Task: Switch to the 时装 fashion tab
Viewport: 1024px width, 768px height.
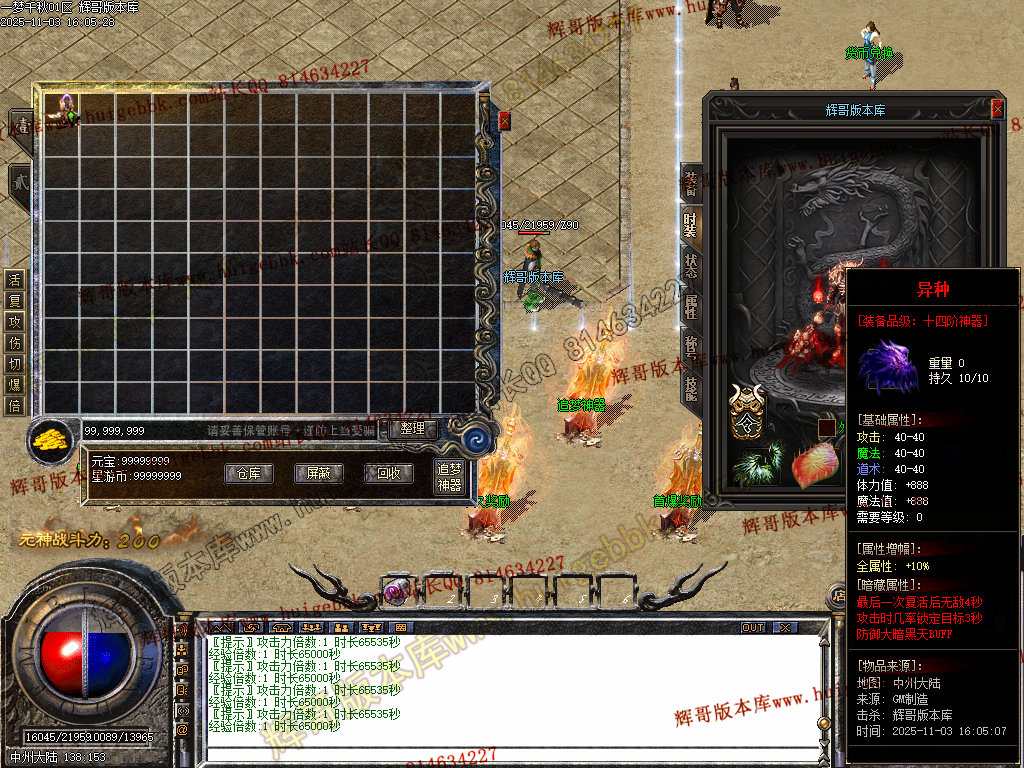Action: (691, 222)
